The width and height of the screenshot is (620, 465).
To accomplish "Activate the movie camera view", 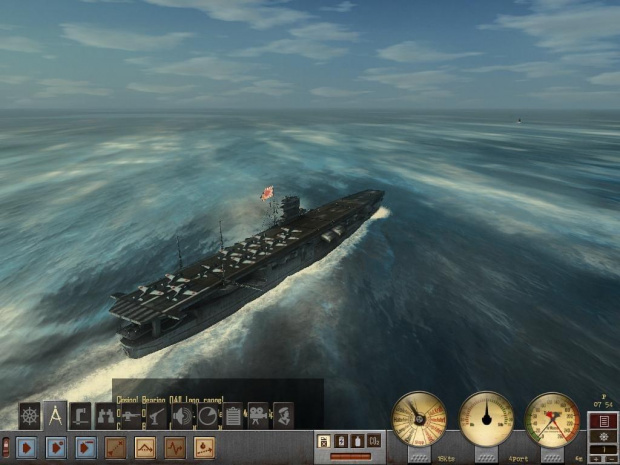I will coord(258,415).
